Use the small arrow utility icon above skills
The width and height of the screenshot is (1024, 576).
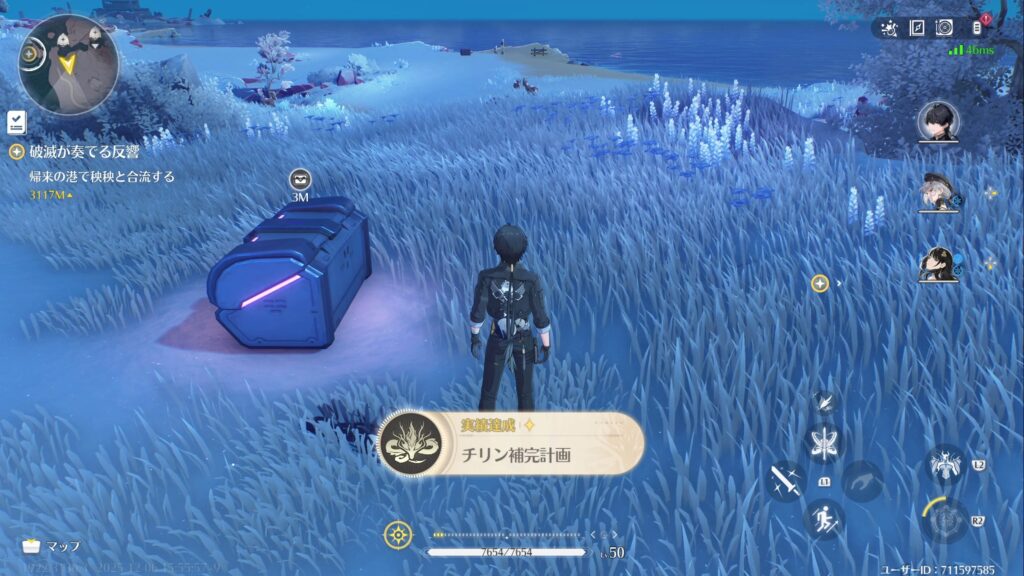coord(824,402)
